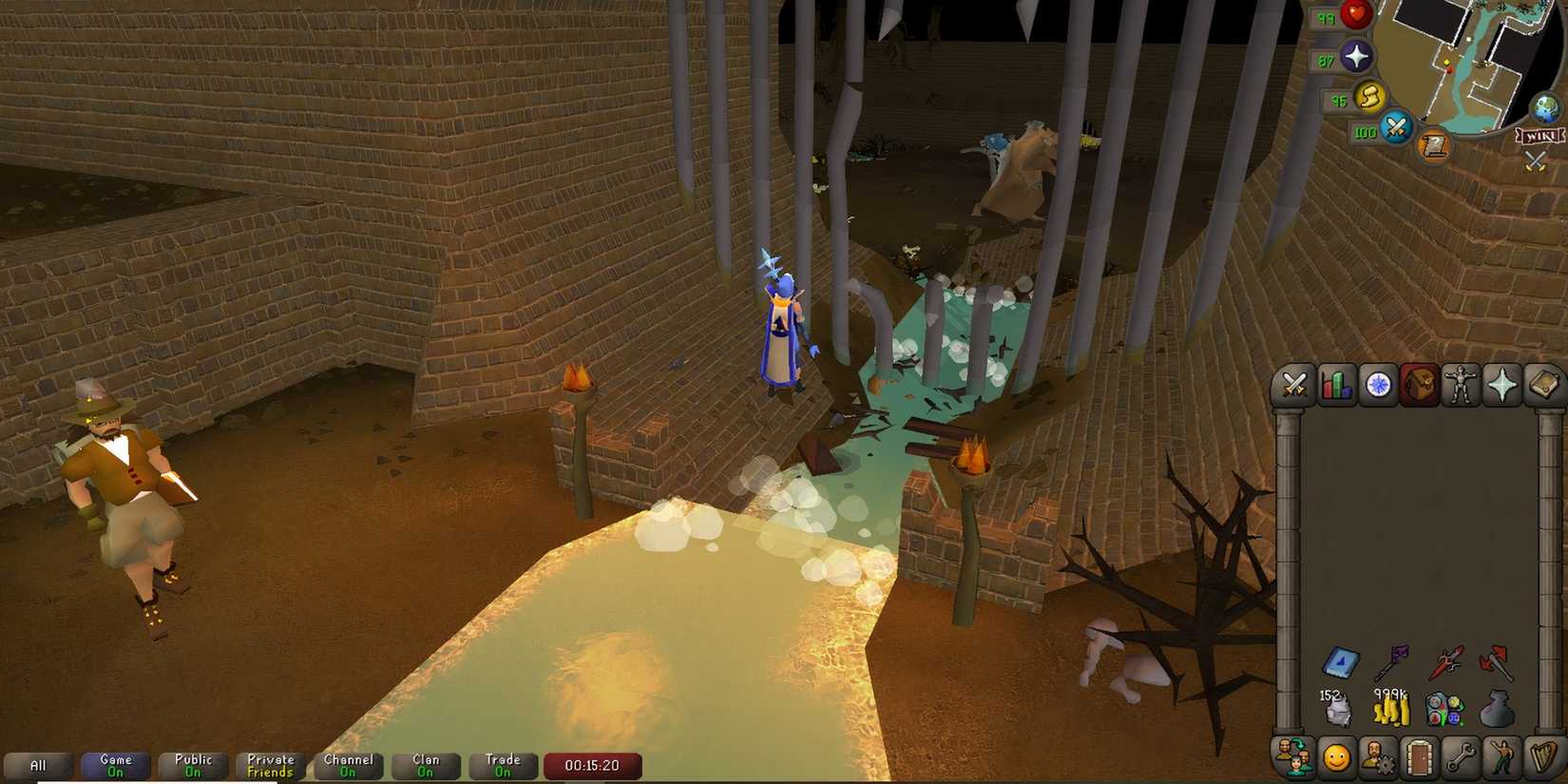Switch to the Trade chat tab

click(x=502, y=764)
